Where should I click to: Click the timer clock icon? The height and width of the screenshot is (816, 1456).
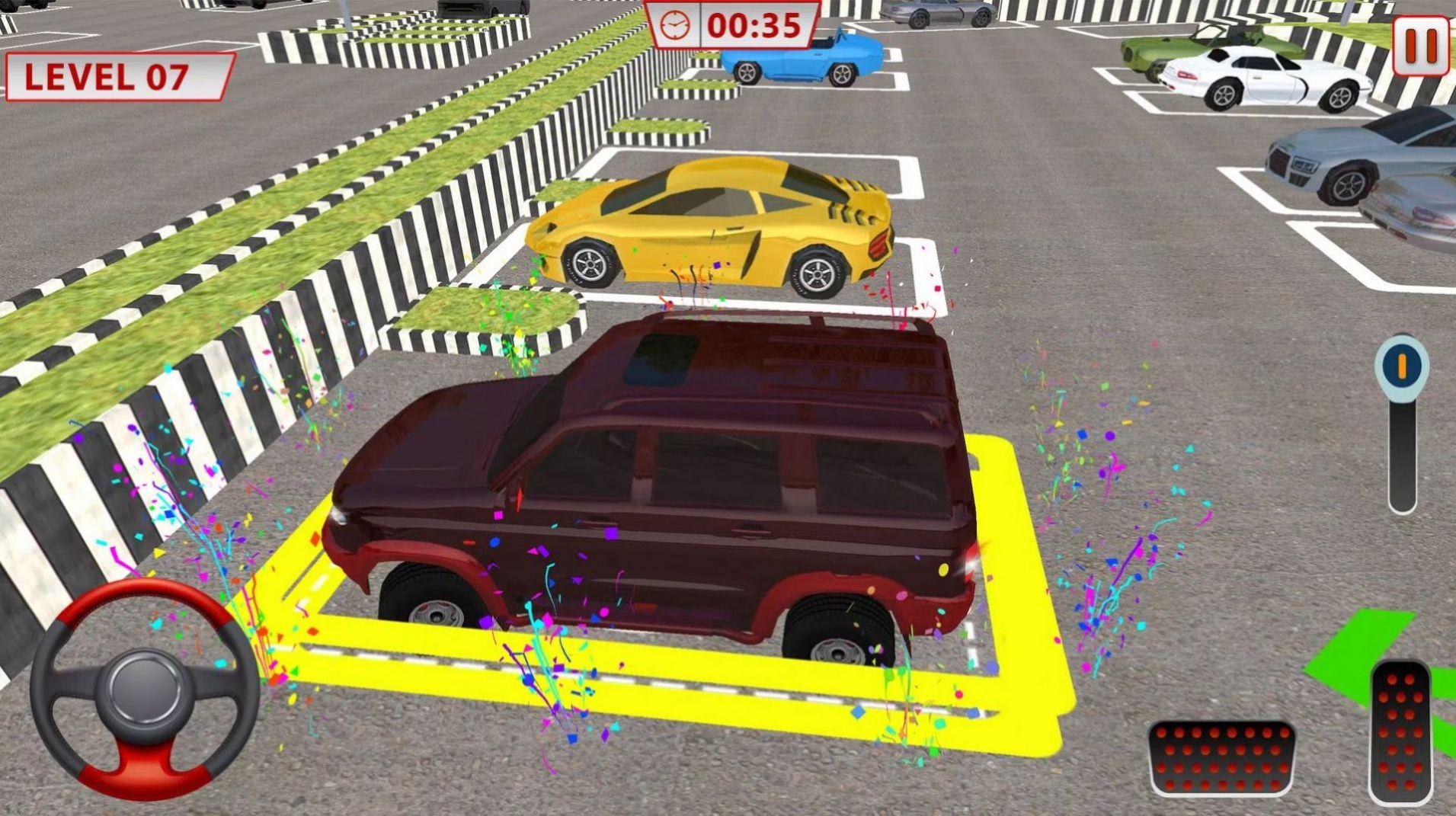[x=677, y=27]
